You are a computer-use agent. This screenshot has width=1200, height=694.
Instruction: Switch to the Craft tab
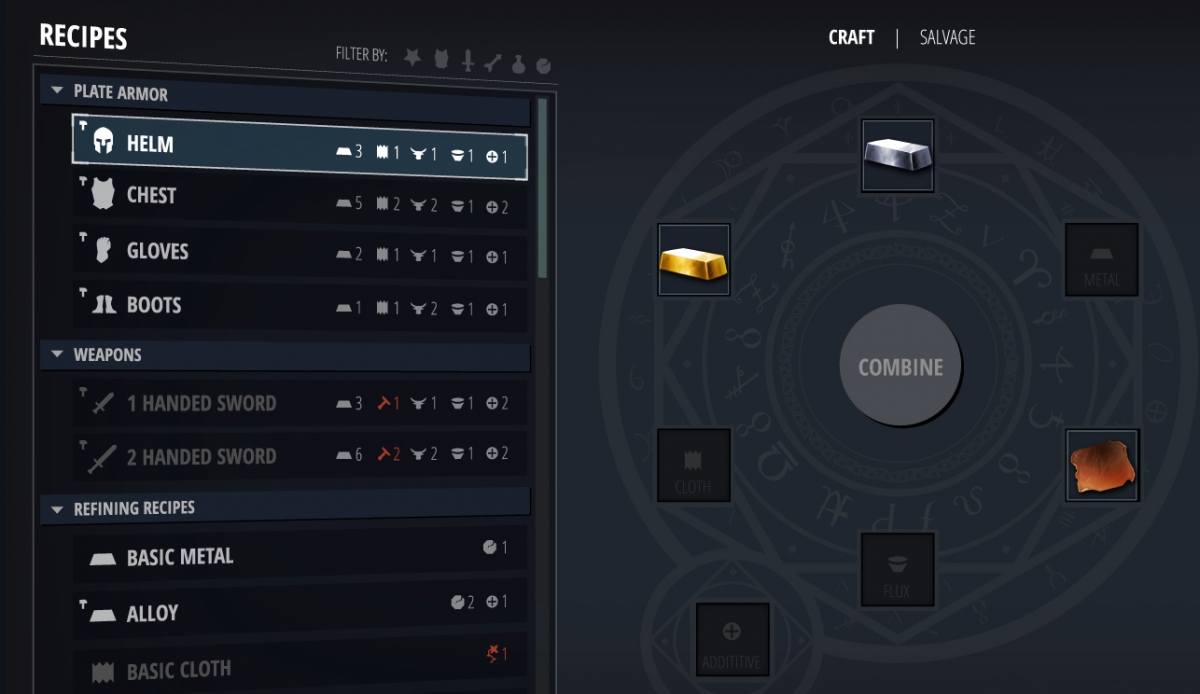coord(851,38)
